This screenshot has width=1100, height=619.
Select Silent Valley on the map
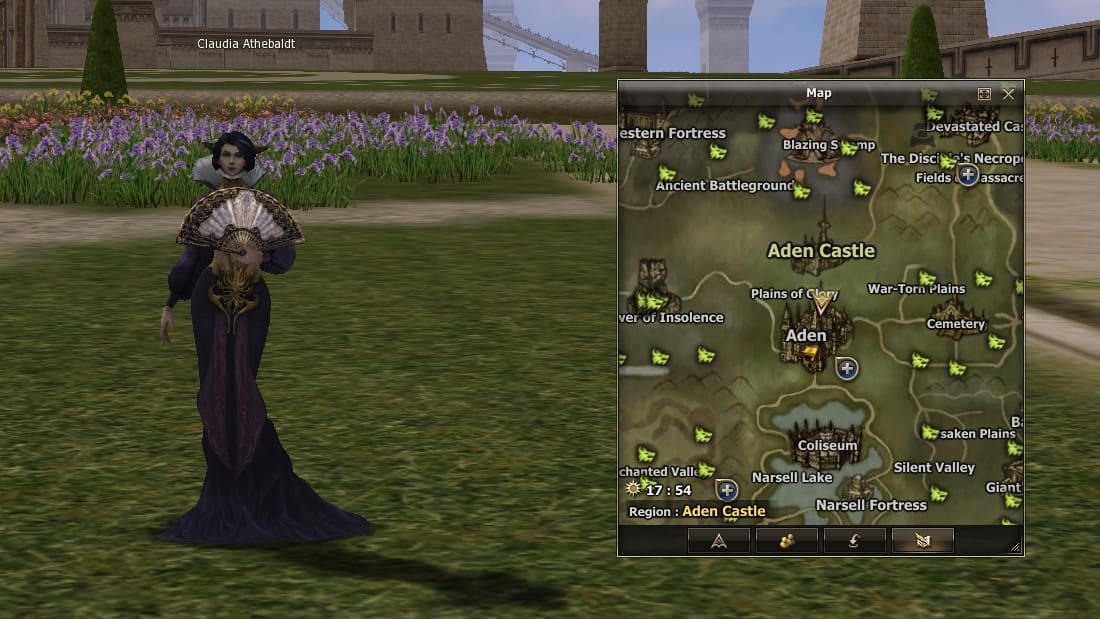point(934,467)
